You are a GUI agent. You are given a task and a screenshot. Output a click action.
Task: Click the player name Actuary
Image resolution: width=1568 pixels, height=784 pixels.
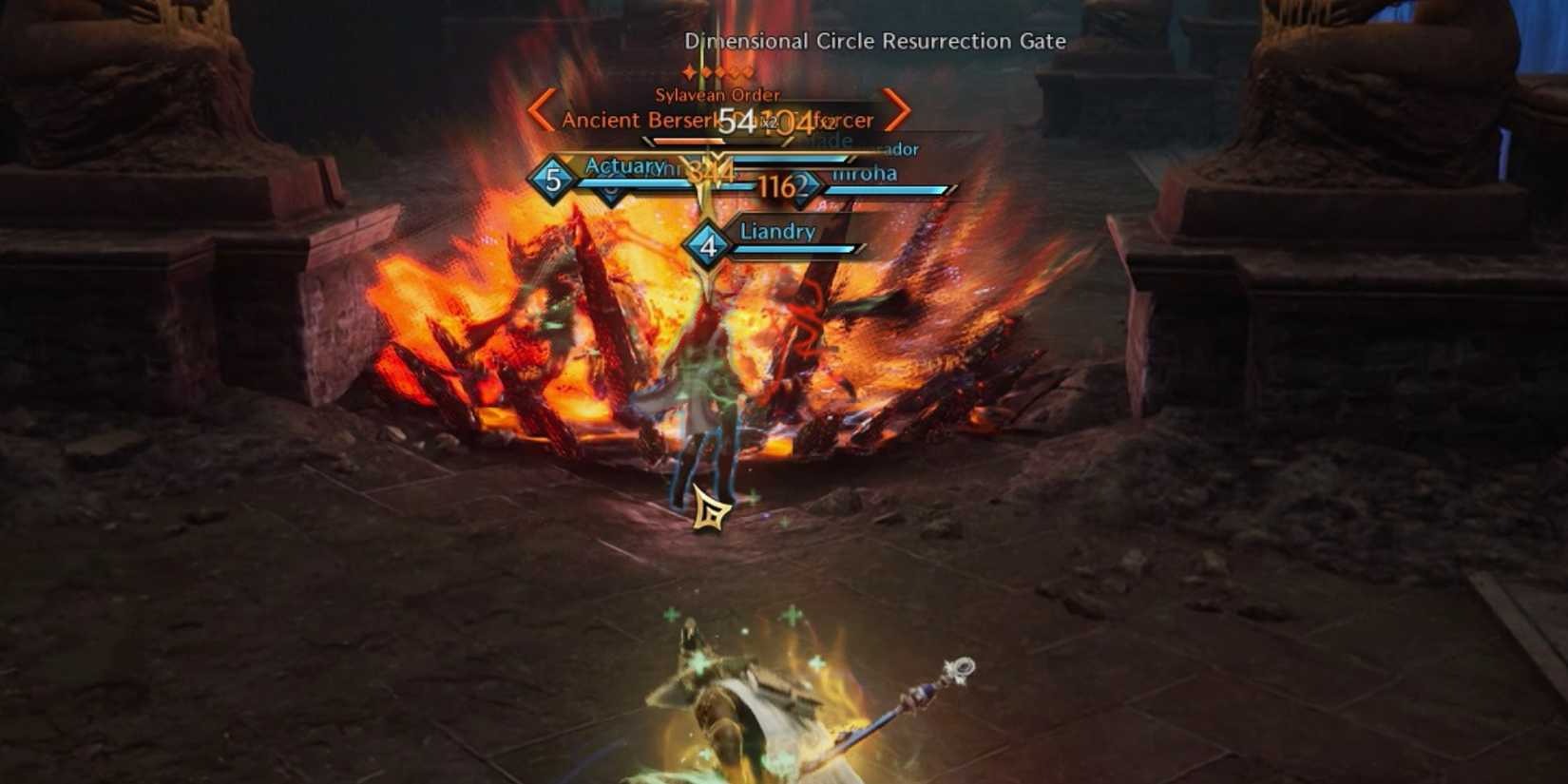coord(623,166)
